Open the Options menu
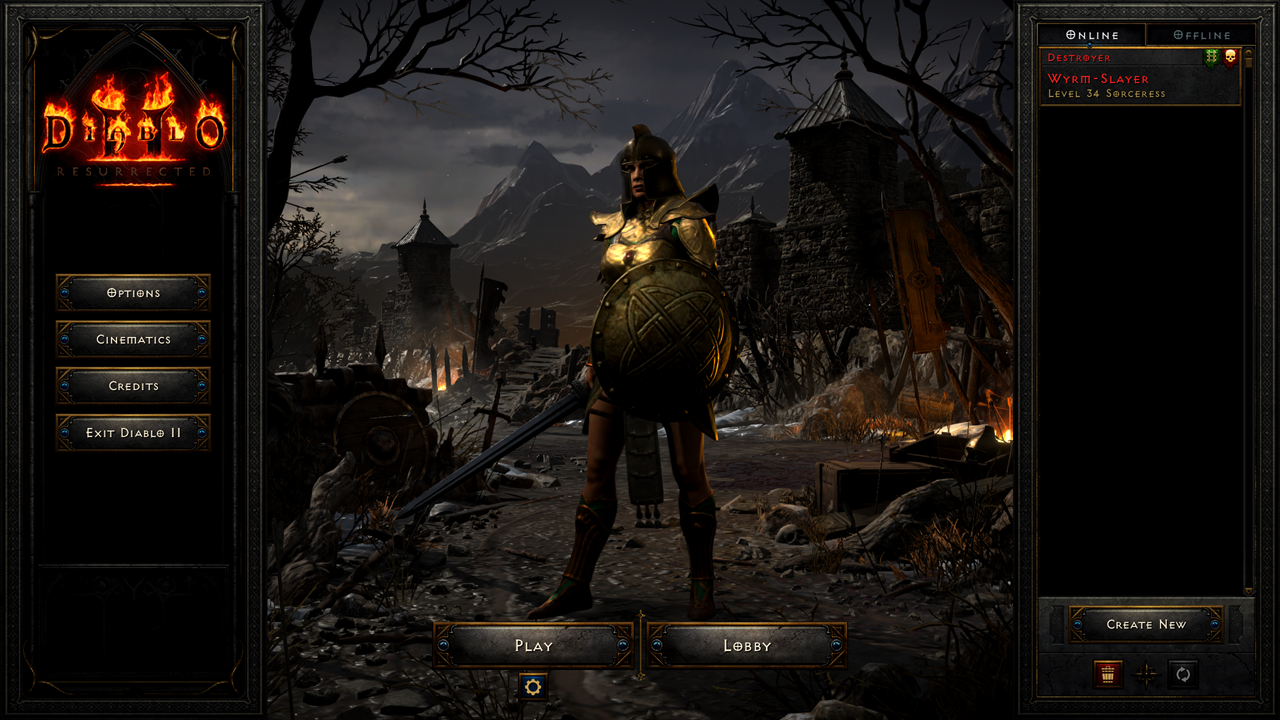 pos(131,293)
